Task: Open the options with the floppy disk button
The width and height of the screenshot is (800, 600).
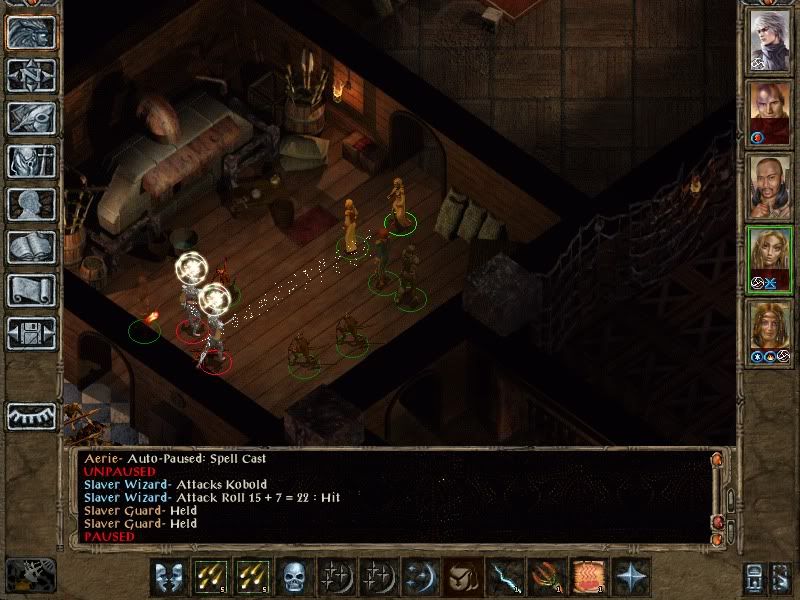Action: (x=31, y=333)
